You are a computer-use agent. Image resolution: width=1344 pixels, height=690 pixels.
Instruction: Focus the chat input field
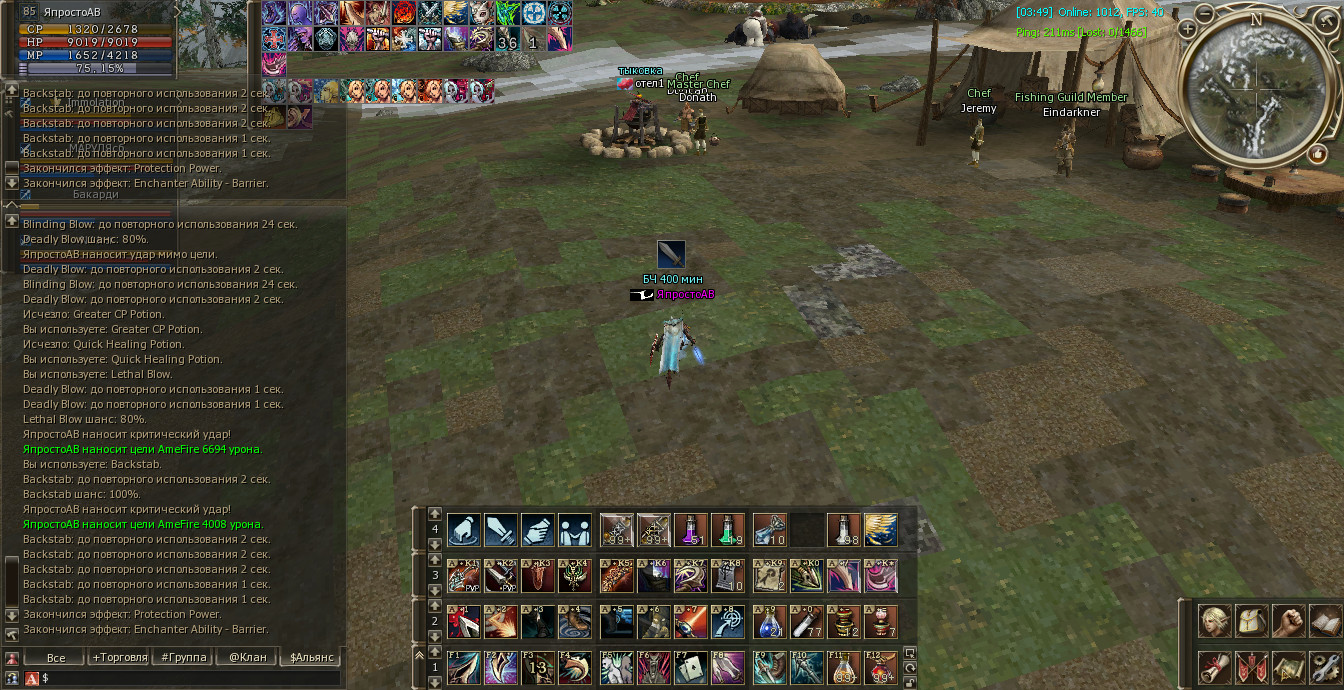pos(190,678)
